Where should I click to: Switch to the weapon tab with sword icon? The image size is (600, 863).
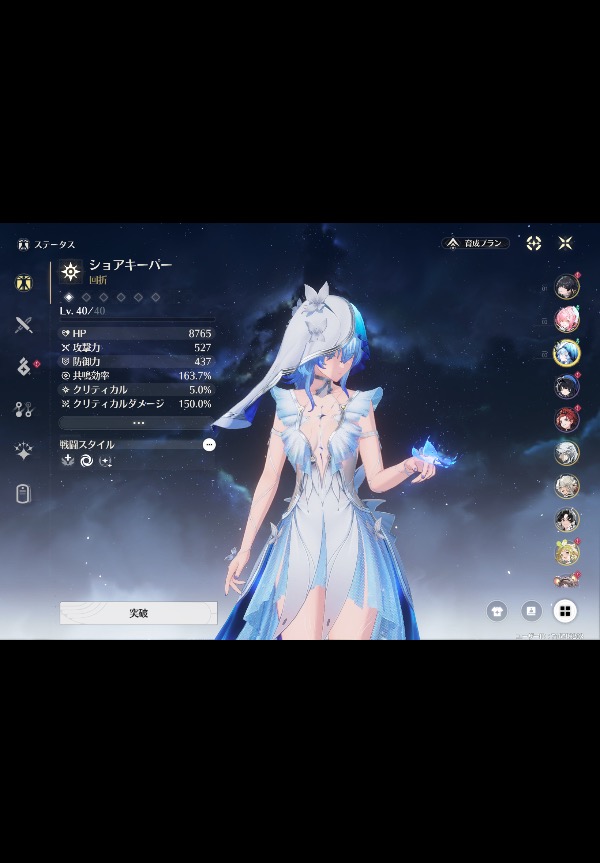(24, 324)
